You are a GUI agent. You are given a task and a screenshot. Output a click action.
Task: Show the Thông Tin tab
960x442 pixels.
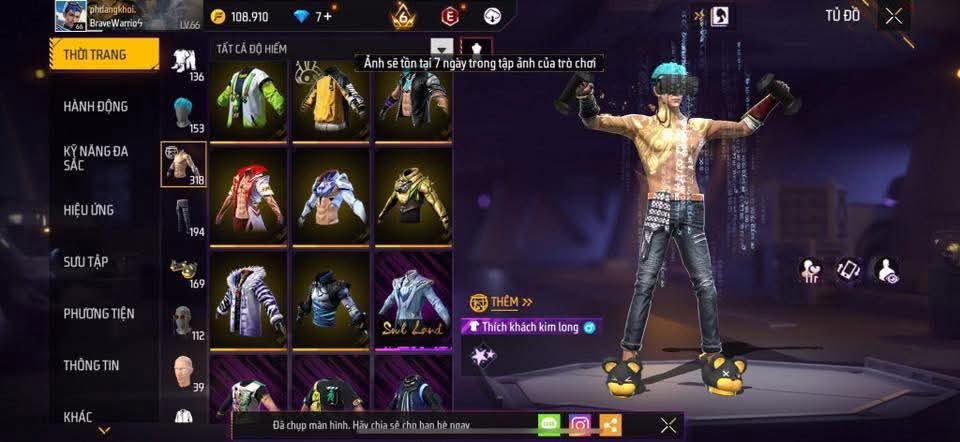[x=91, y=366]
